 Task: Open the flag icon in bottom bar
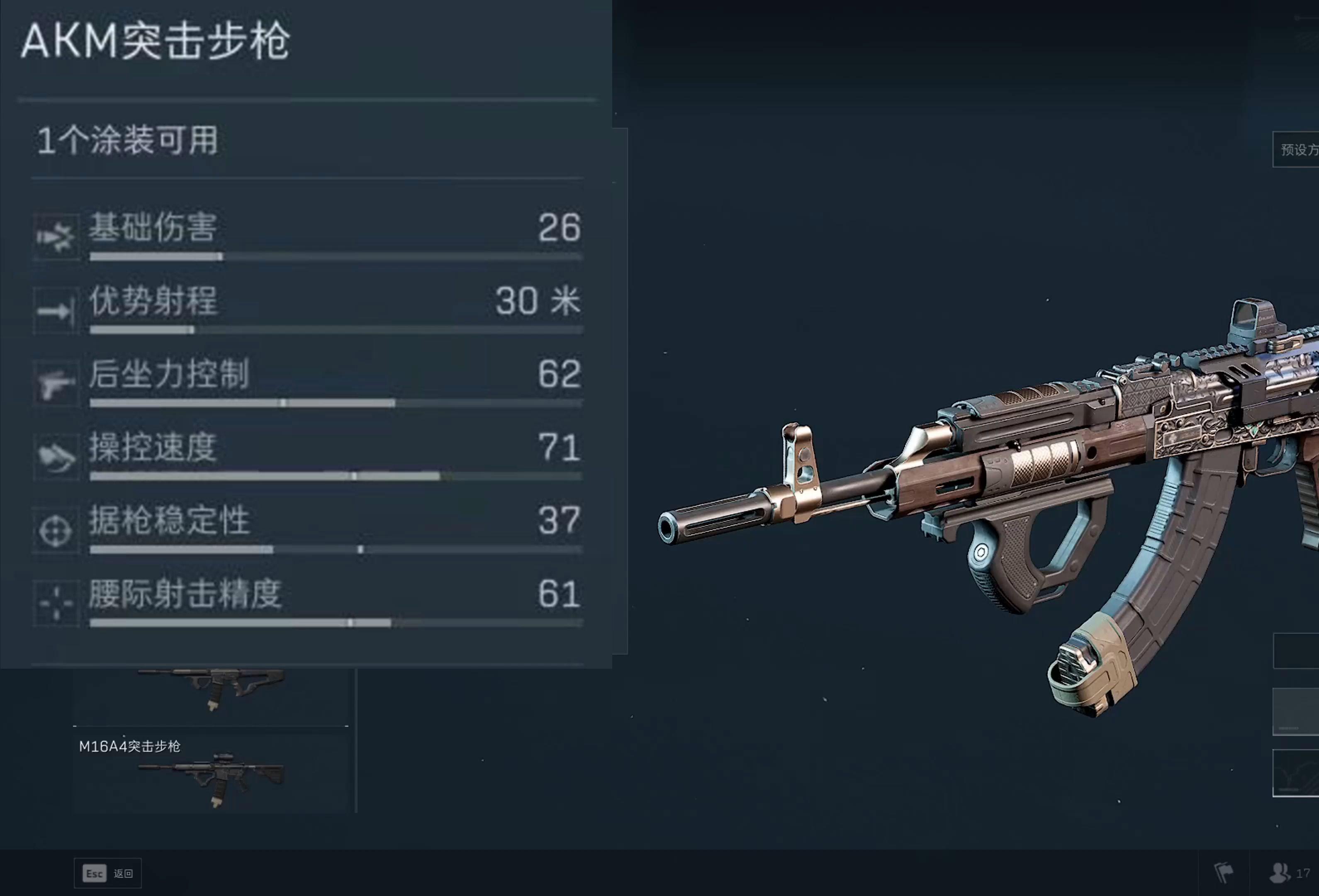[1224, 873]
